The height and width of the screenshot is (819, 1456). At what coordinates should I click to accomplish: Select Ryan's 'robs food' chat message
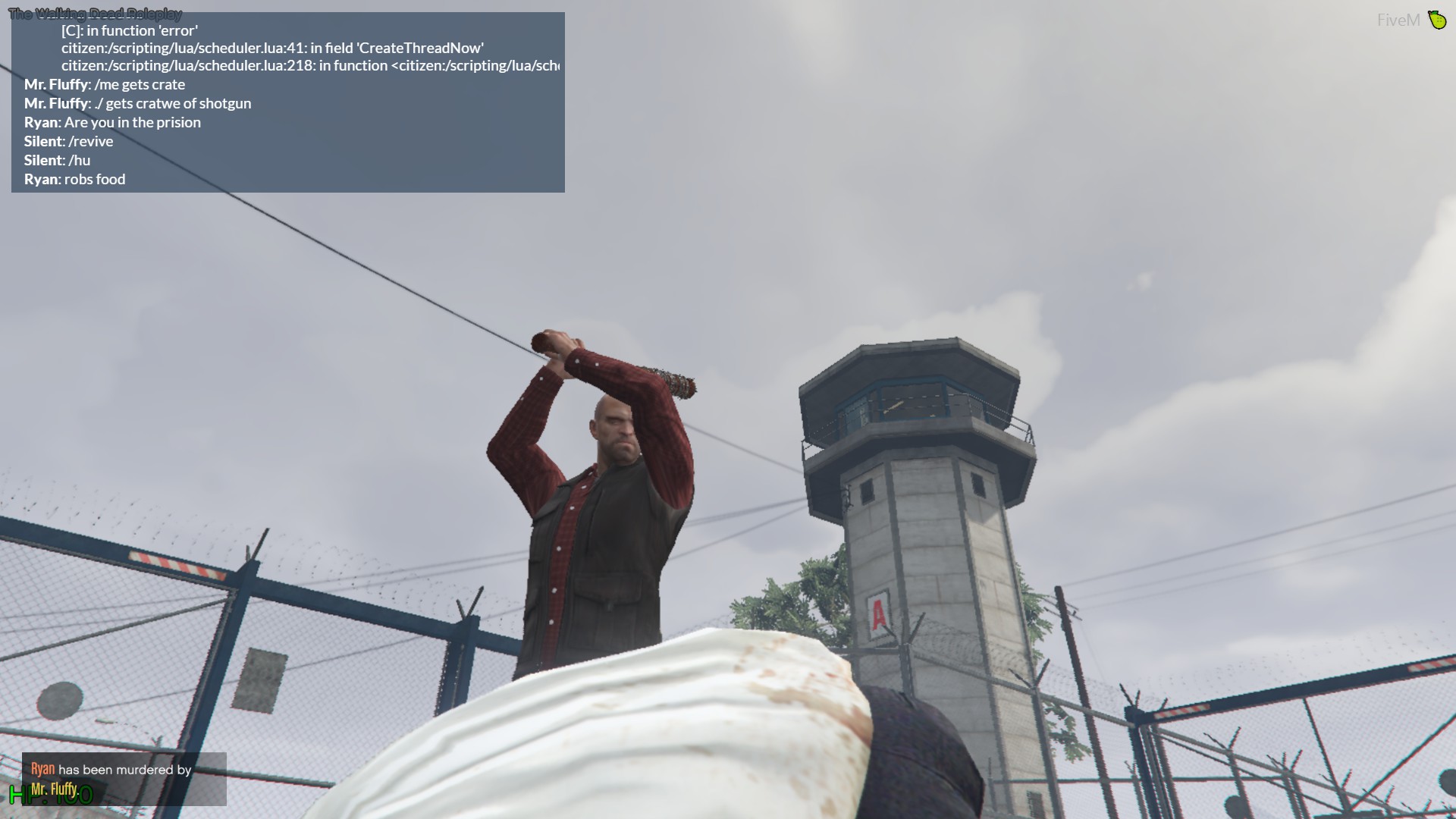click(x=76, y=179)
